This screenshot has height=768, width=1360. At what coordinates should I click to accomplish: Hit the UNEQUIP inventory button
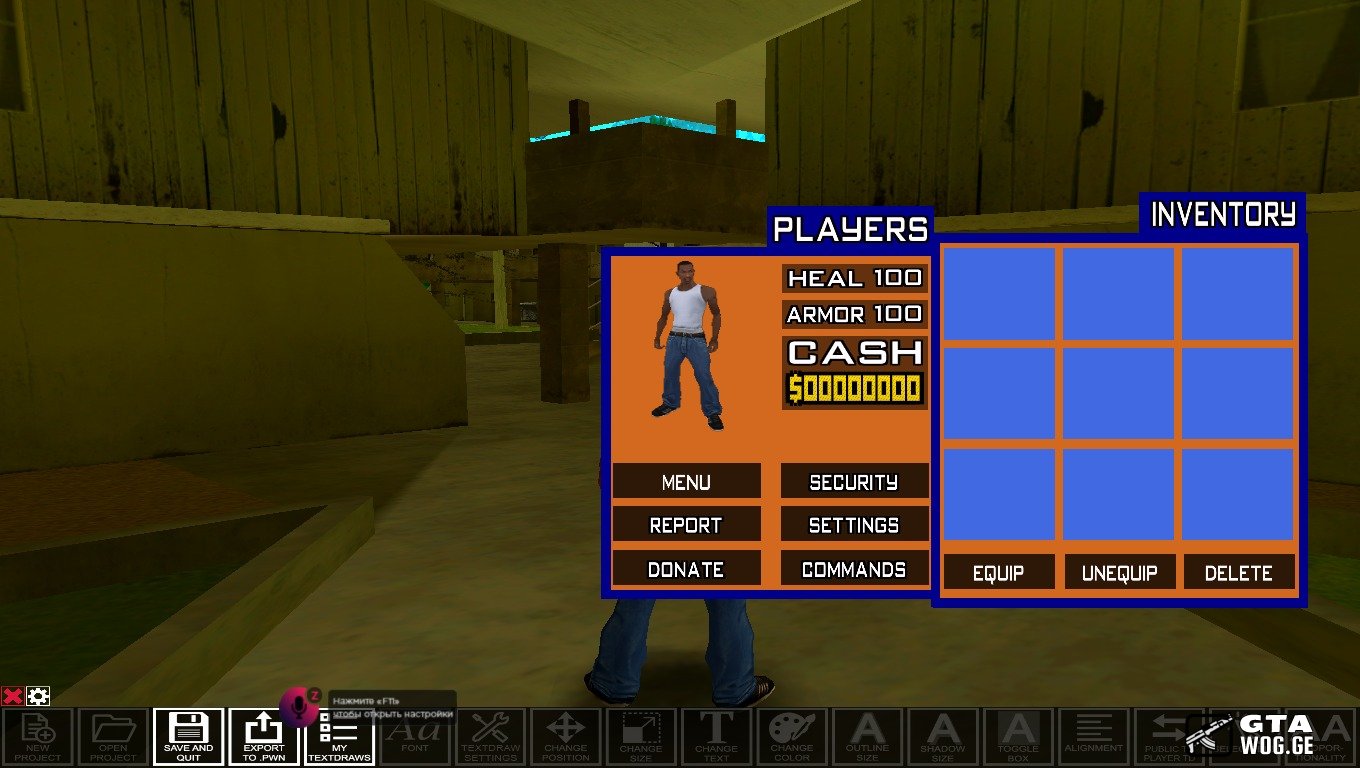(1119, 573)
